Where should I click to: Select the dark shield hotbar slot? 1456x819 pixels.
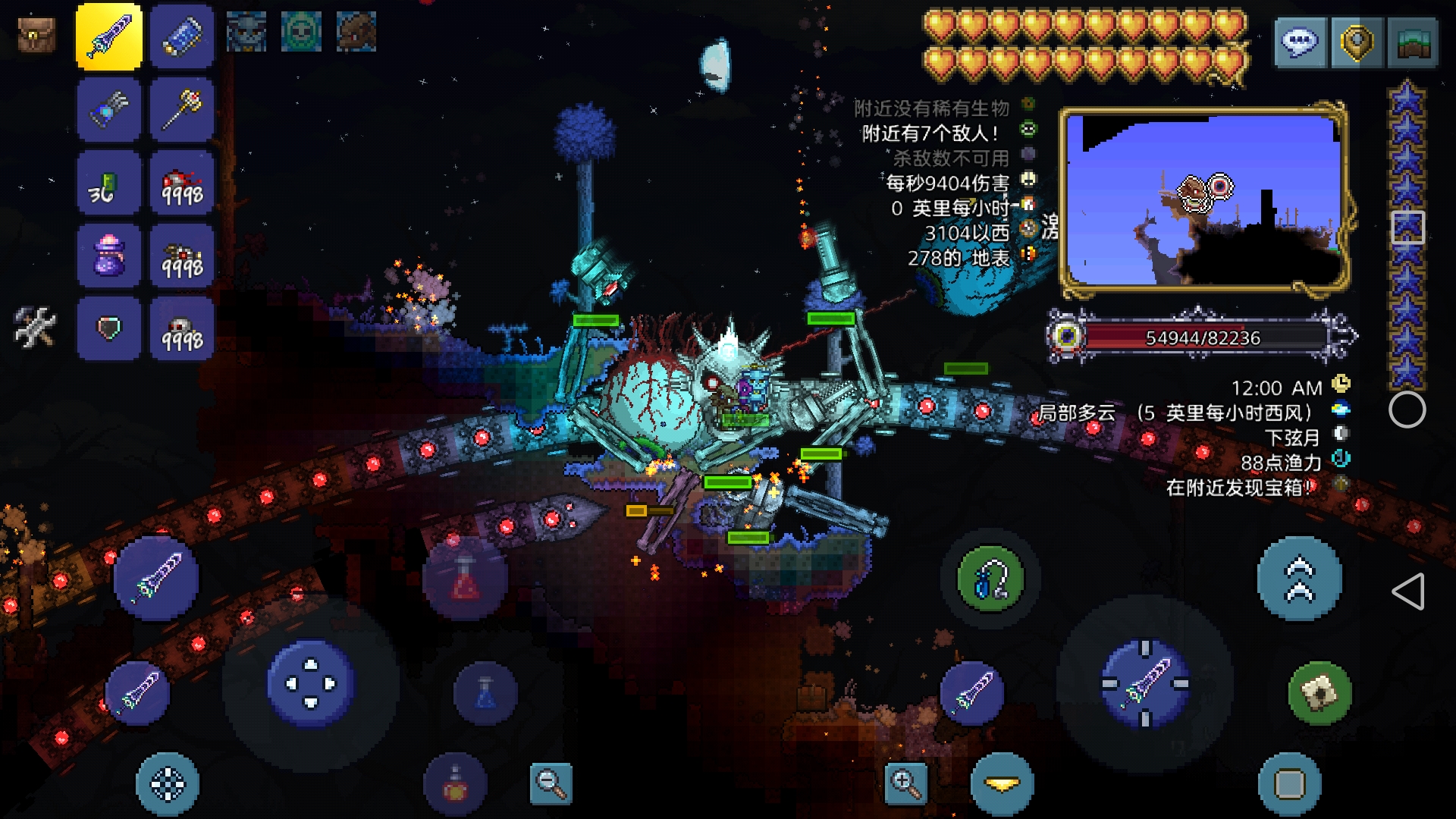[x=108, y=328]
